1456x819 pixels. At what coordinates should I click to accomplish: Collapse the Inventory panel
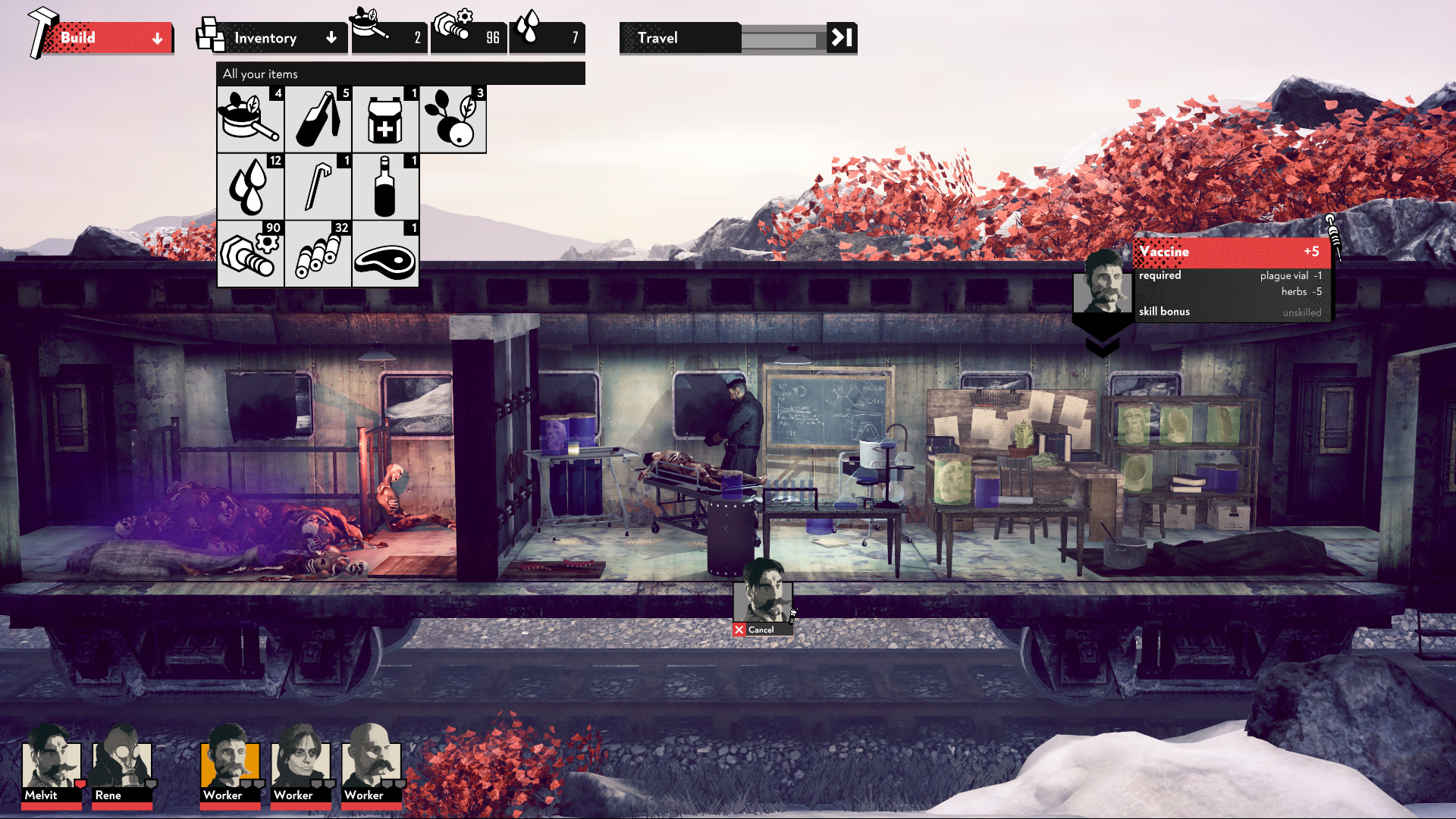coord(331,37)
